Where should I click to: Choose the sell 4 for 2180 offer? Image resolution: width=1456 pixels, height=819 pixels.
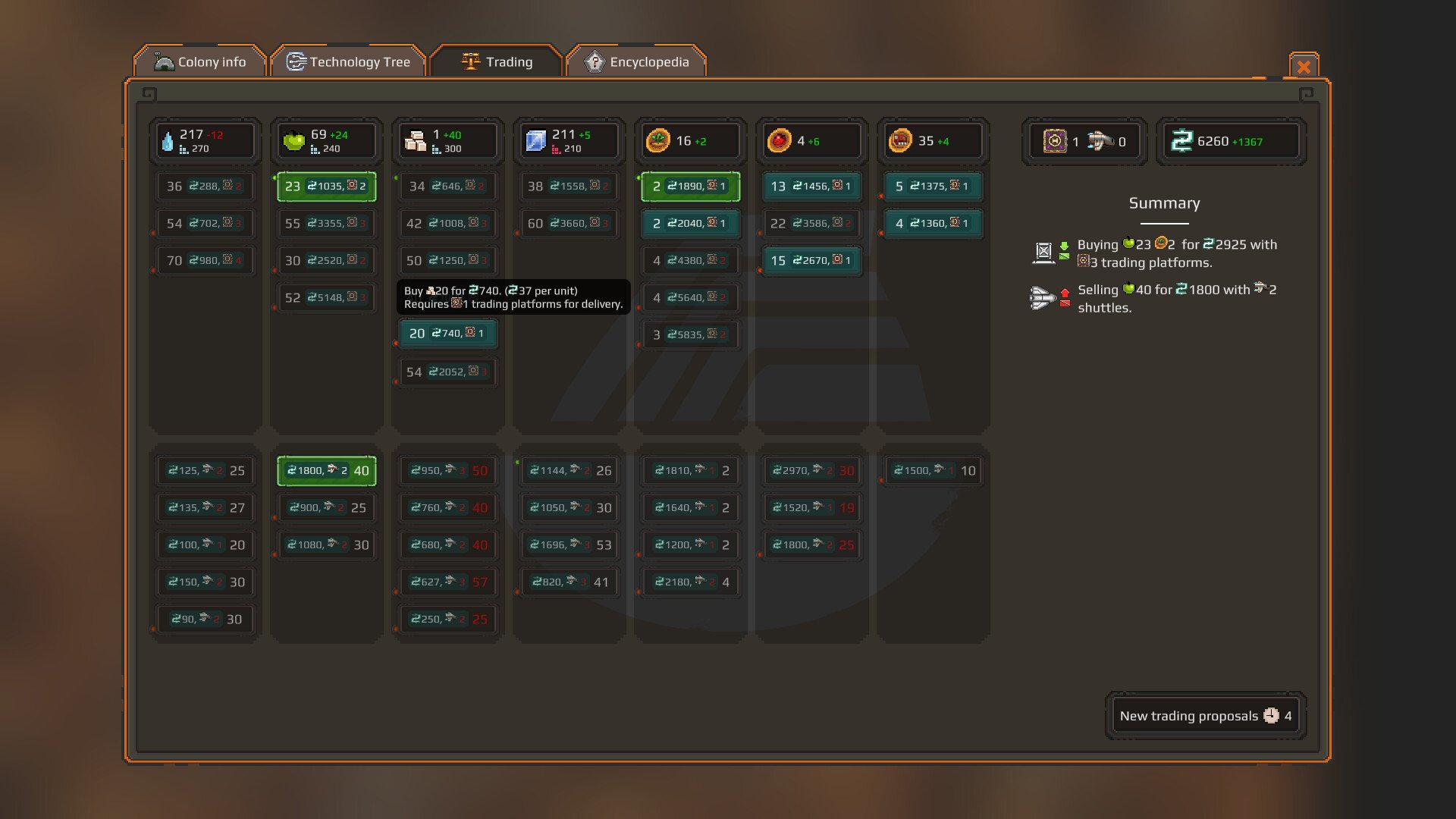[x=690, y=582]
